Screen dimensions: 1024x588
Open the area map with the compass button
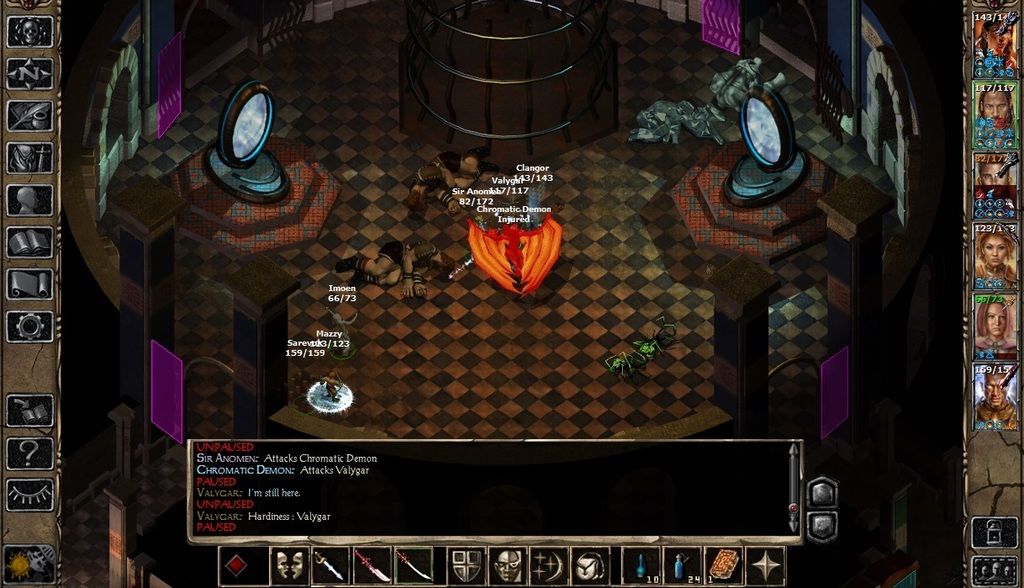click(x=30, y=74)
